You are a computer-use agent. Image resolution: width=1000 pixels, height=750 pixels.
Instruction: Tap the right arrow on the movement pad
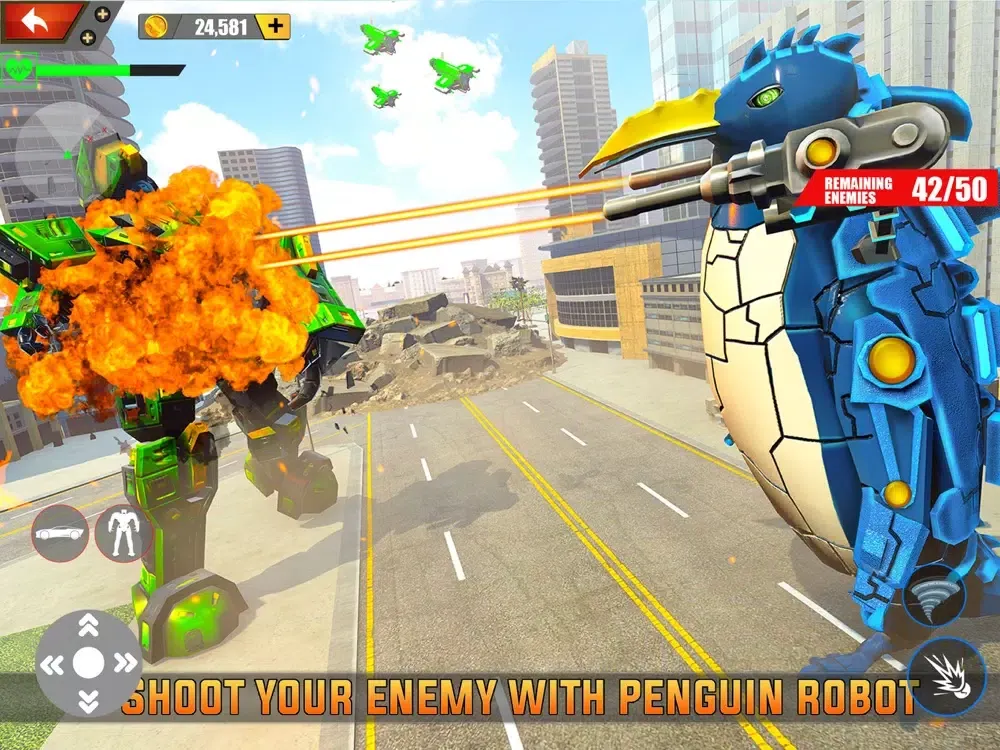(124, 662)
